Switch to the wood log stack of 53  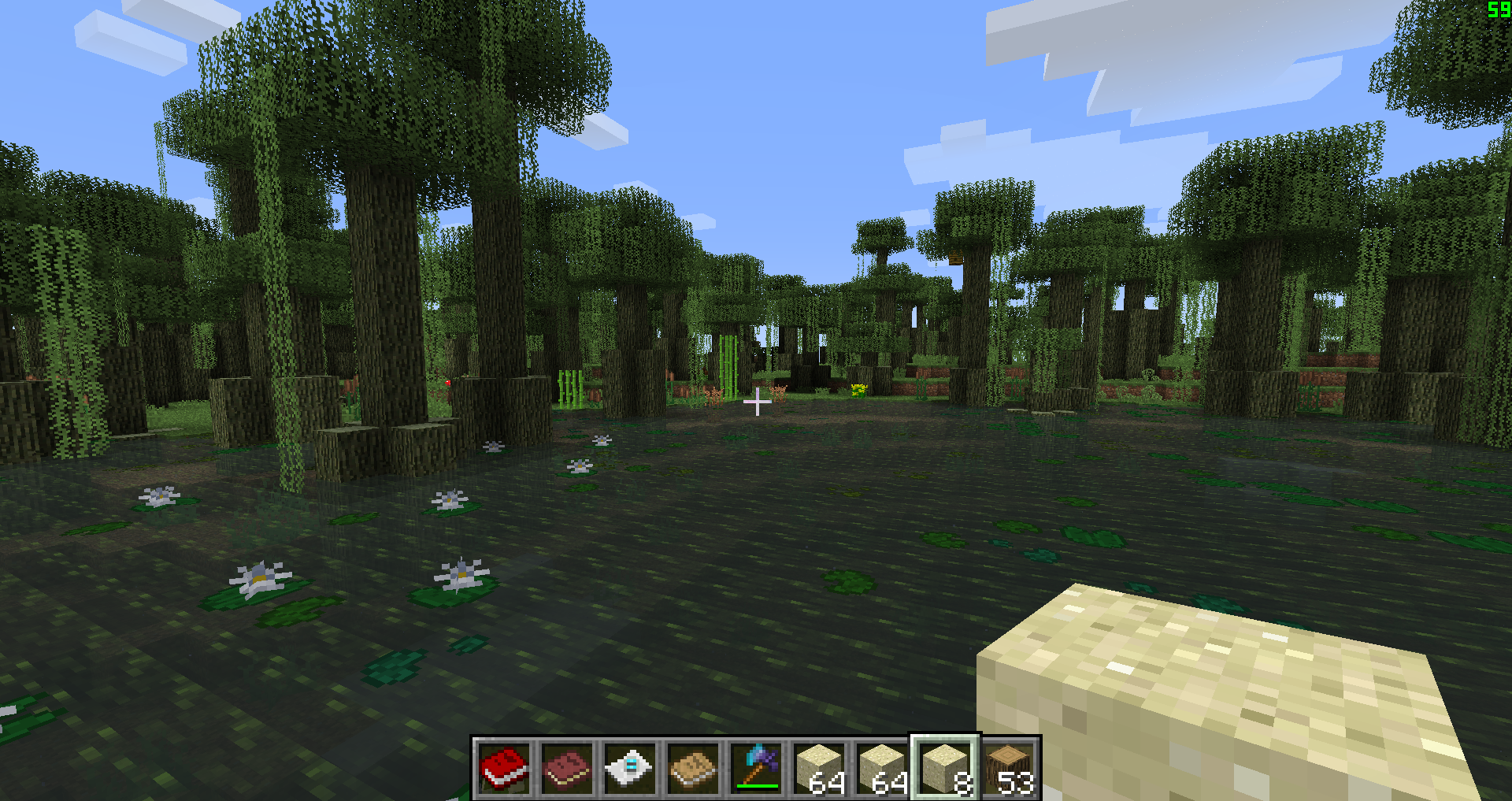[x=1008, y=768]
